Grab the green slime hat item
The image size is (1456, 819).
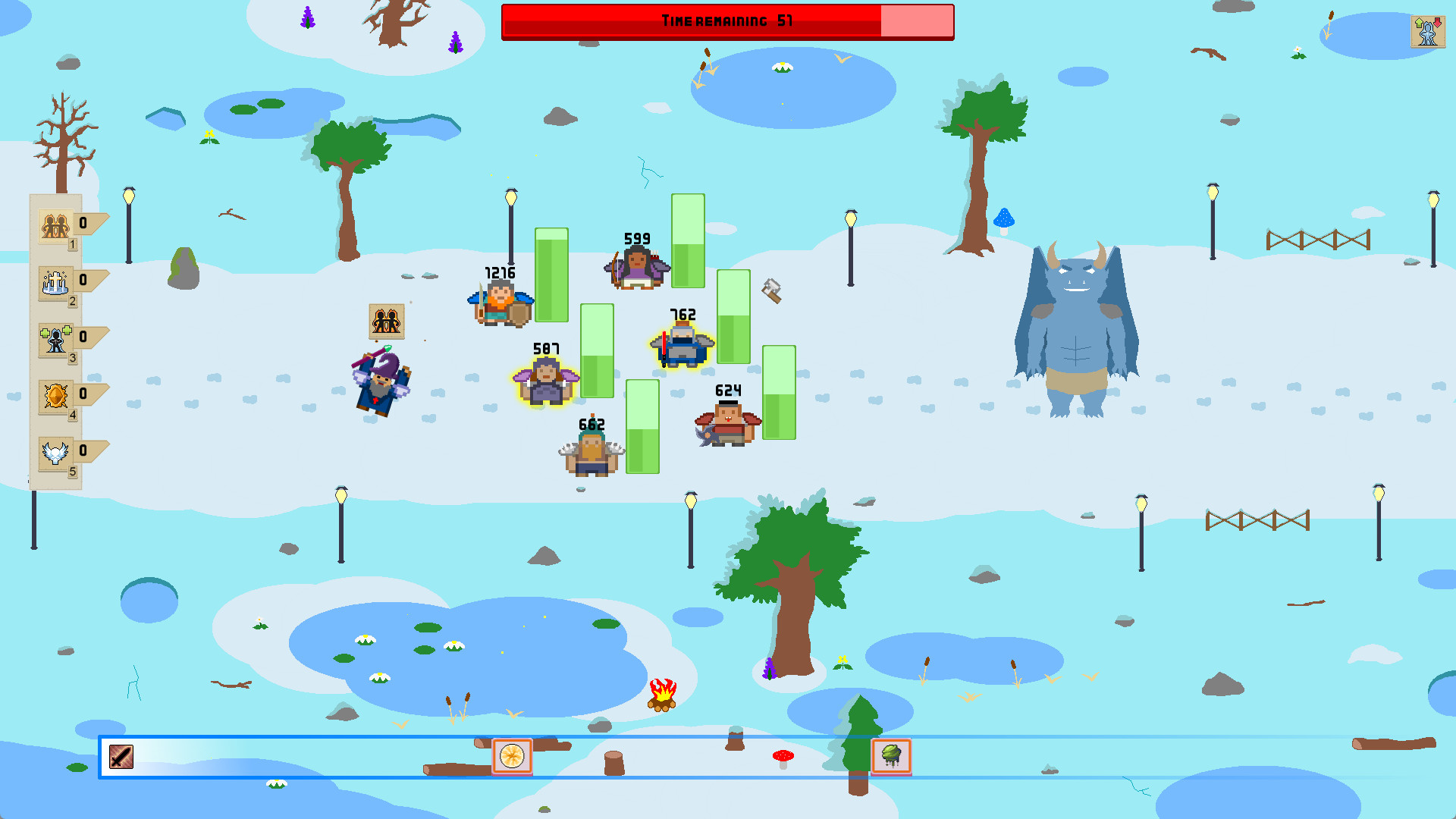(x=893, y=756)
